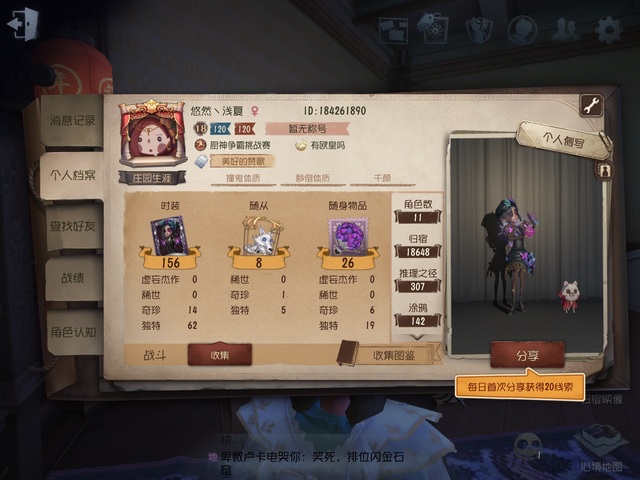
Task: View the 随从 pet thumbnail
Action: tap(261, 236)
